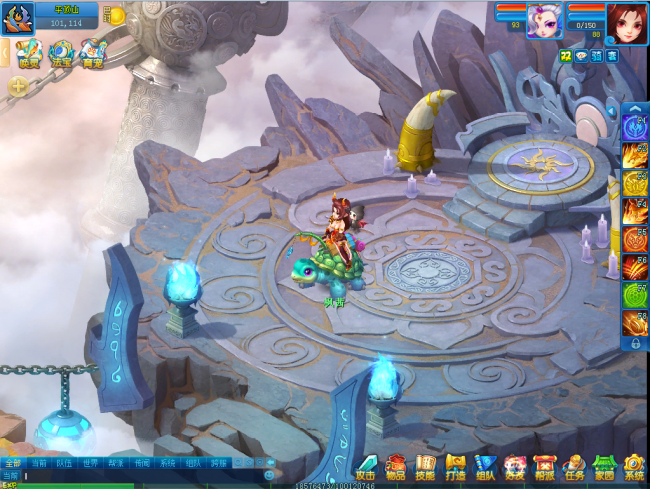
Task: Open the 组队 (Team) panel
Action: (486, 466)
